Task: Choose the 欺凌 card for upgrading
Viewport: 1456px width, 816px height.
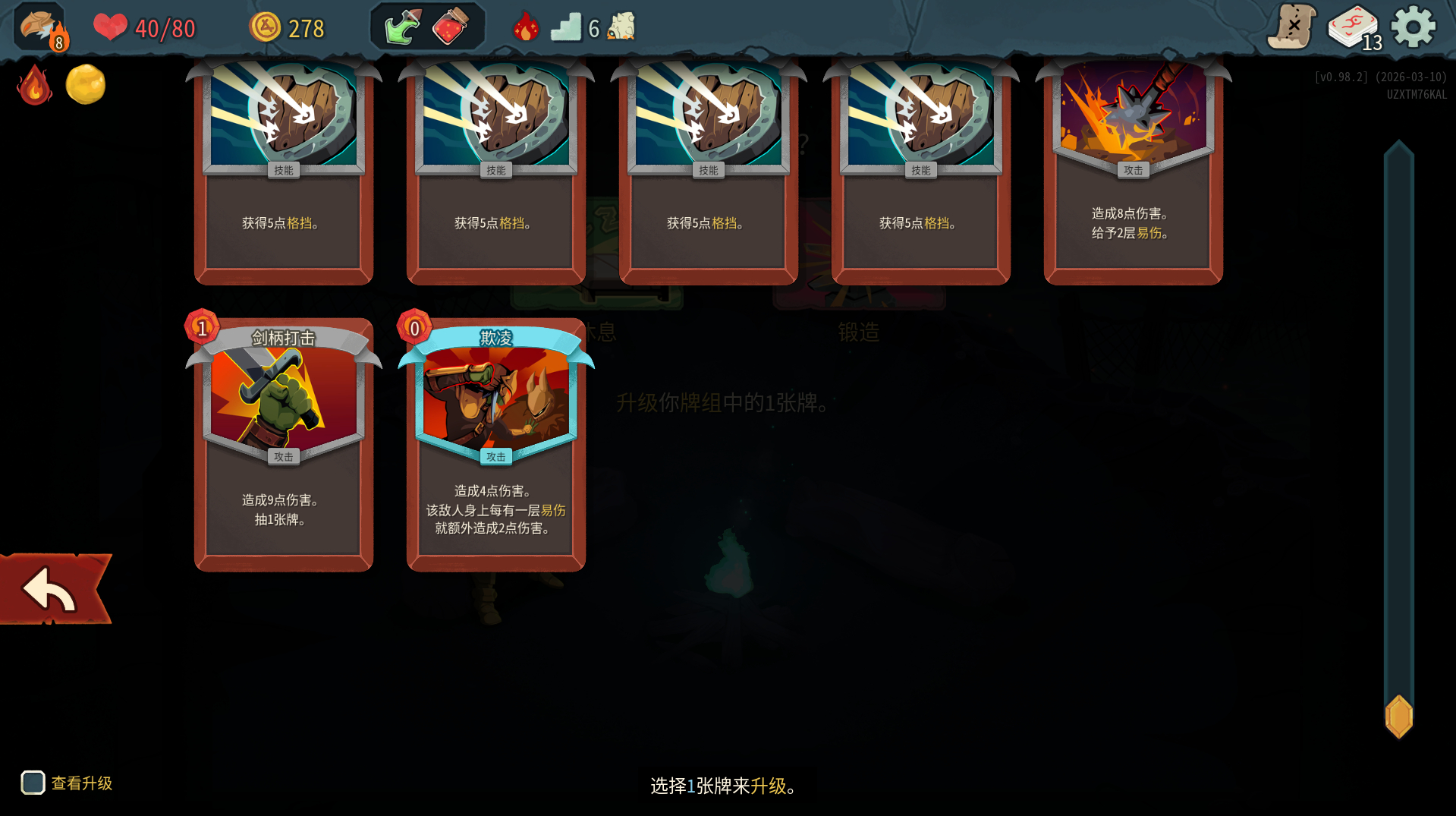Action: point(495,444)
